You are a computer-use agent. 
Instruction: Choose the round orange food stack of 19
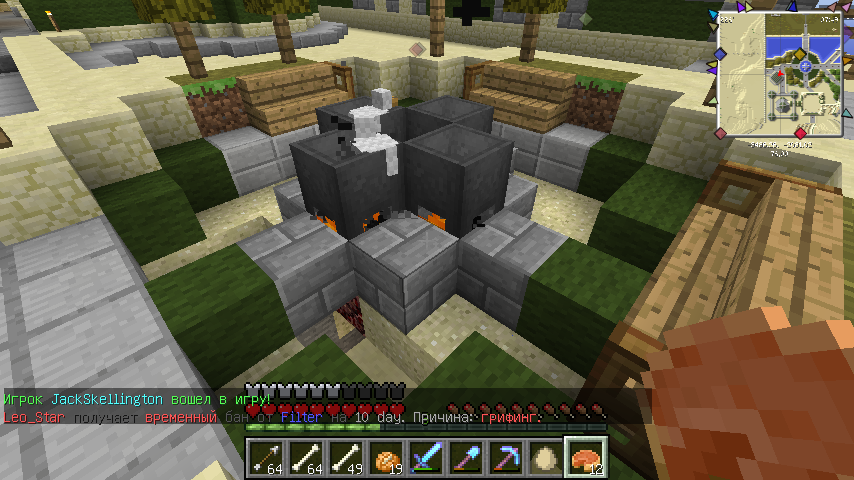click(x=385, y=457)
